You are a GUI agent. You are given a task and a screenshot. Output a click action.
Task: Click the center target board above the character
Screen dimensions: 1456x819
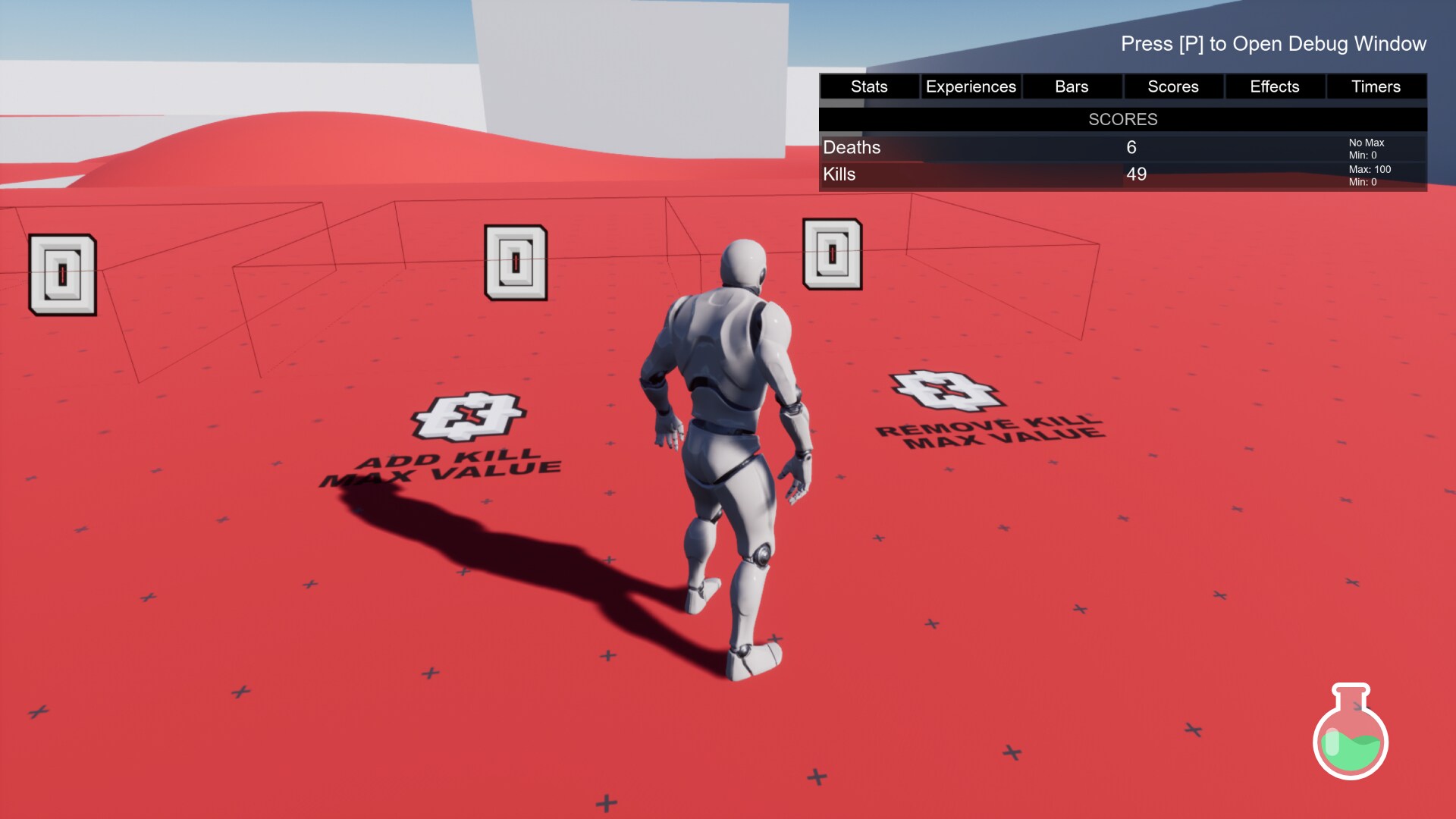pyautogui.click(x=516, y=260)
